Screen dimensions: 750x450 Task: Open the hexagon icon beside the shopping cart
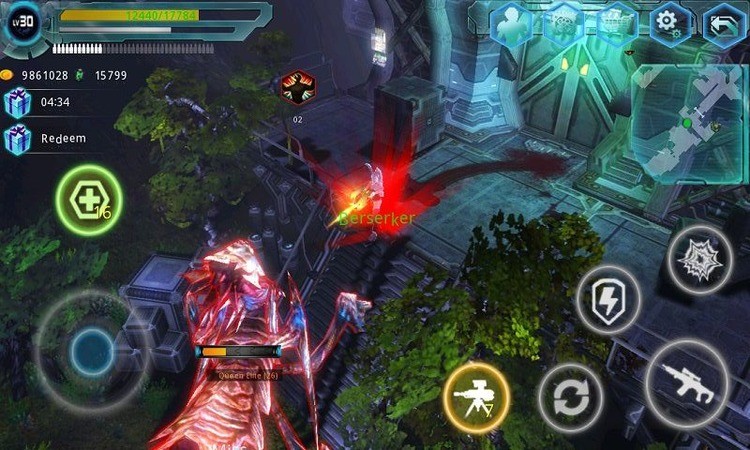564,23
